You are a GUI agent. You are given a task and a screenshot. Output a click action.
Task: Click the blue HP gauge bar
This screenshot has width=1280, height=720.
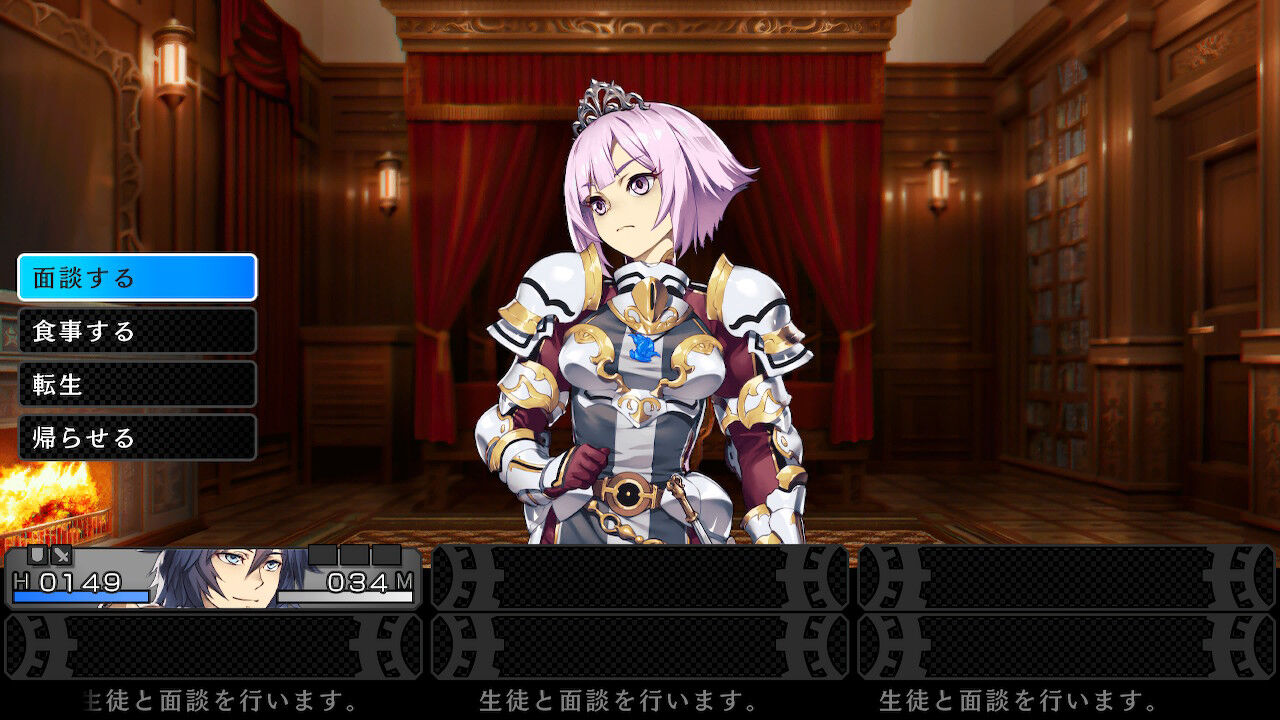pyautogui.click(x=80, y=595)
